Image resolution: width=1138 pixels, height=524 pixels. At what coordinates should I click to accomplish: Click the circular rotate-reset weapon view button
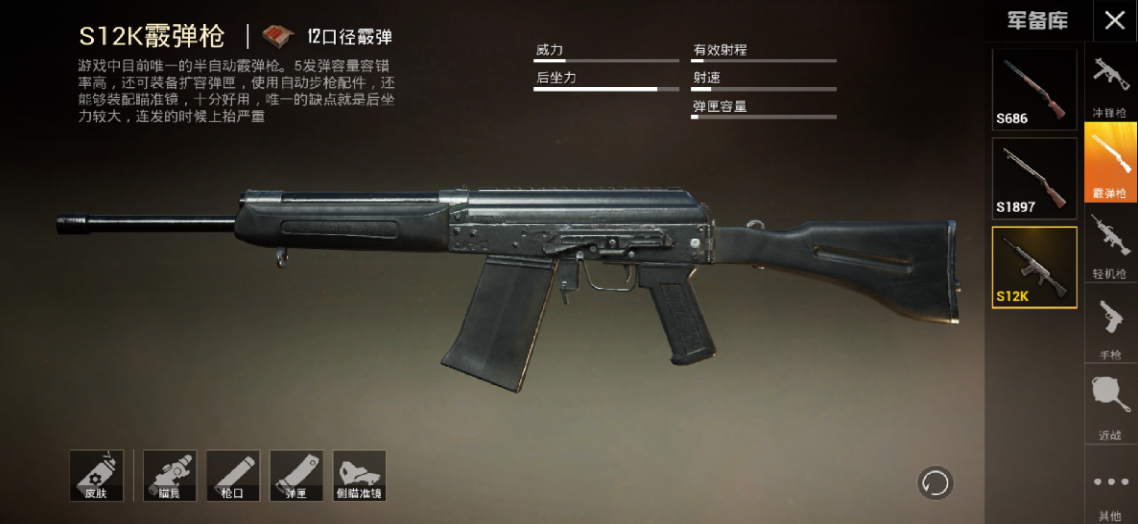pos(935,483)
